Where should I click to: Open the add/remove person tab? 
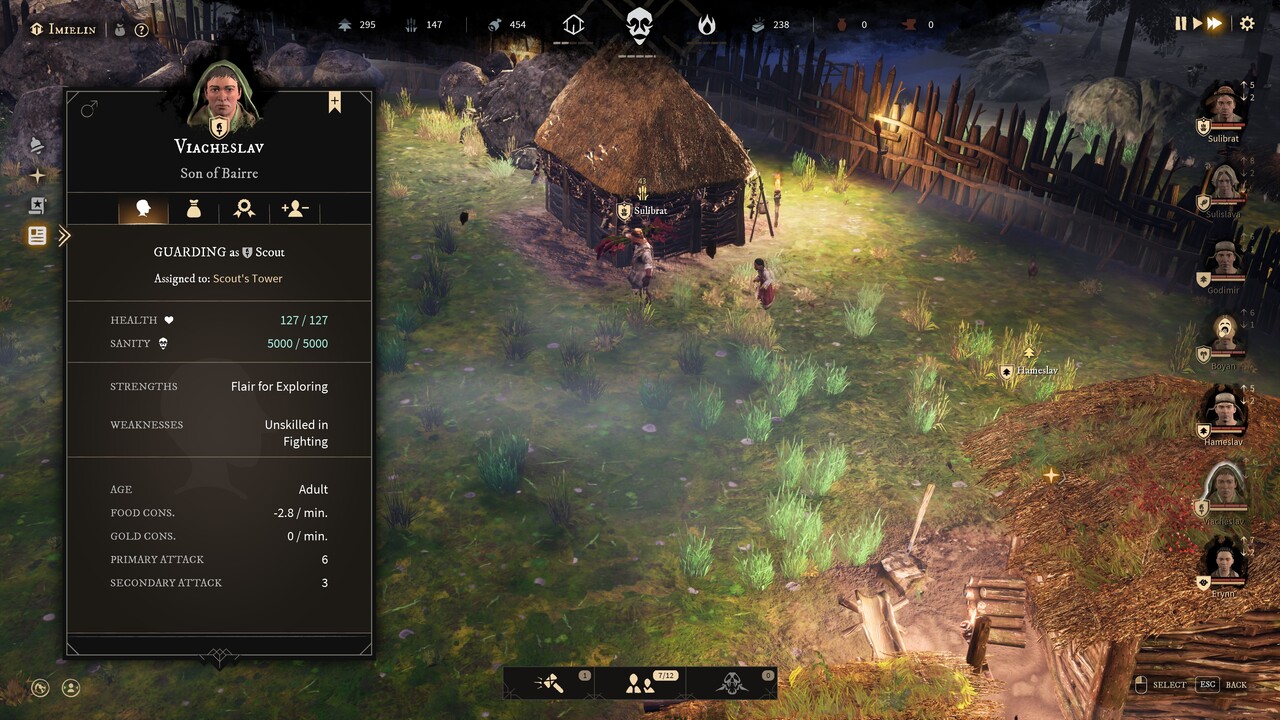pos(295,209)
